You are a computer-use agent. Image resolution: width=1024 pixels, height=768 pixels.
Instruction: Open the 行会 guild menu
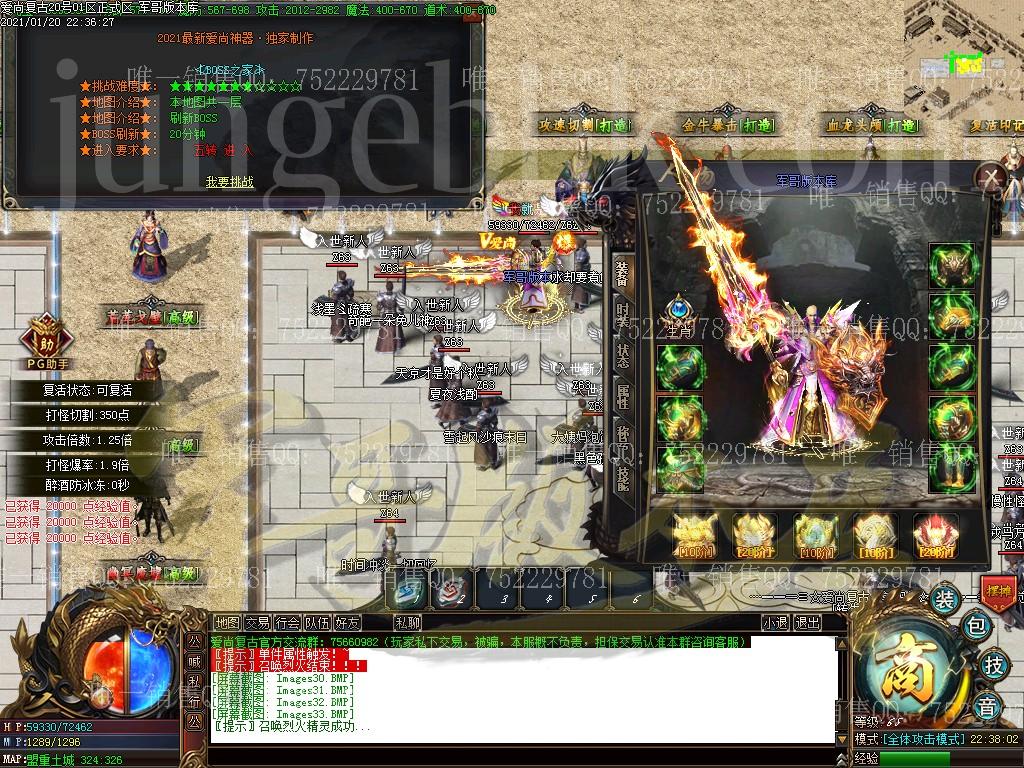coord(287,623)
